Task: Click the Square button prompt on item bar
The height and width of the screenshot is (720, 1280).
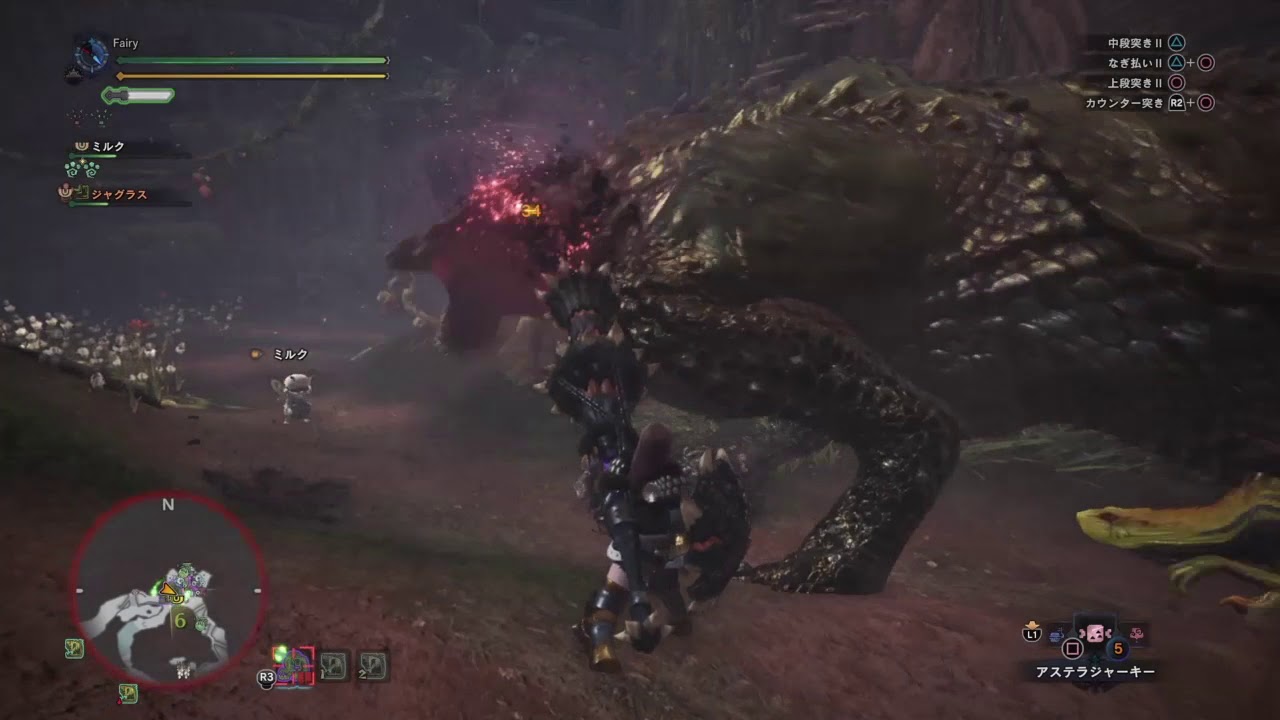Action: click(1073, 648)
